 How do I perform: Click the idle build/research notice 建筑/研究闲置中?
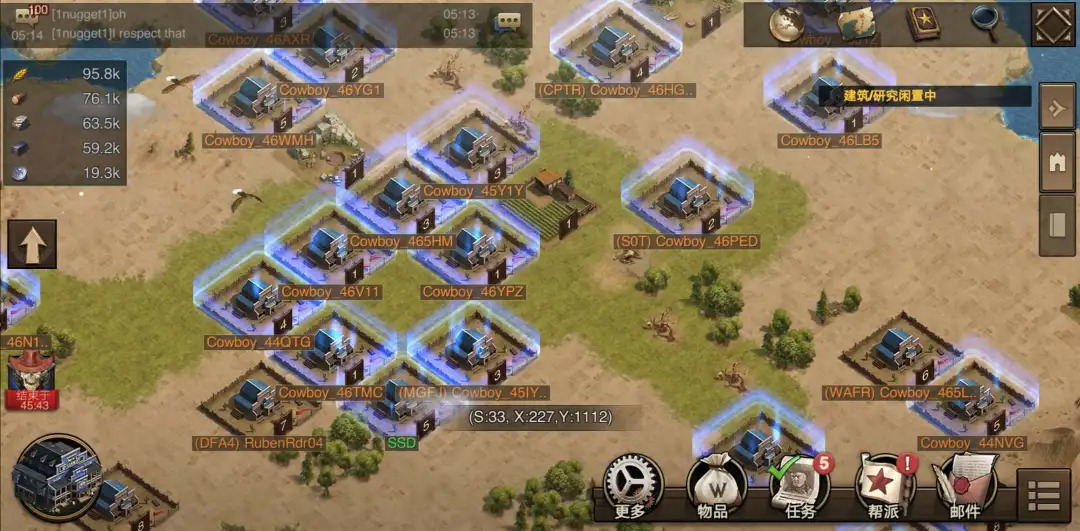pos(924,96)
